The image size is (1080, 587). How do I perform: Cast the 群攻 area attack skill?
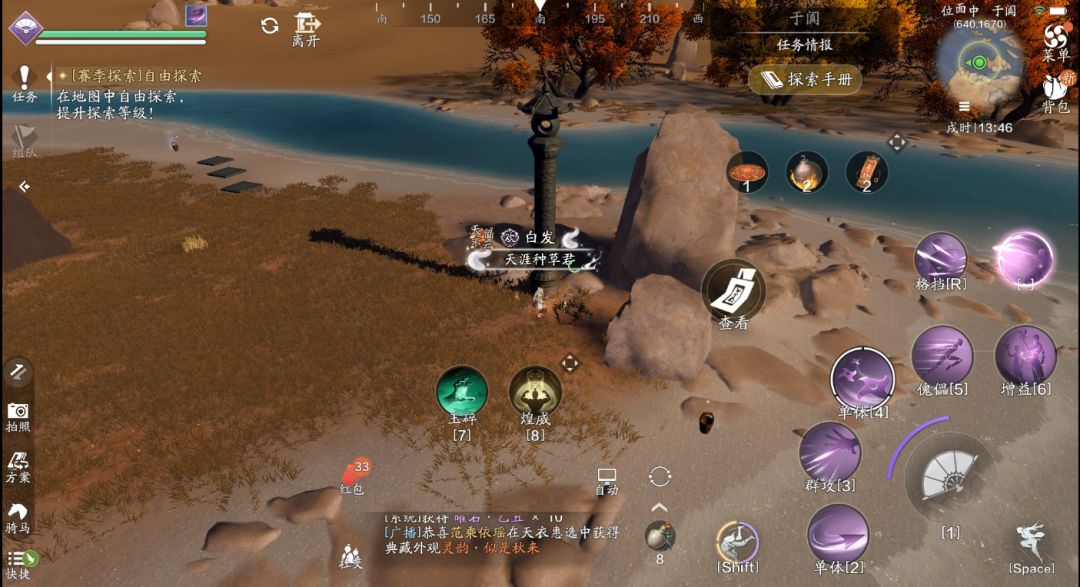click(830, 452)
